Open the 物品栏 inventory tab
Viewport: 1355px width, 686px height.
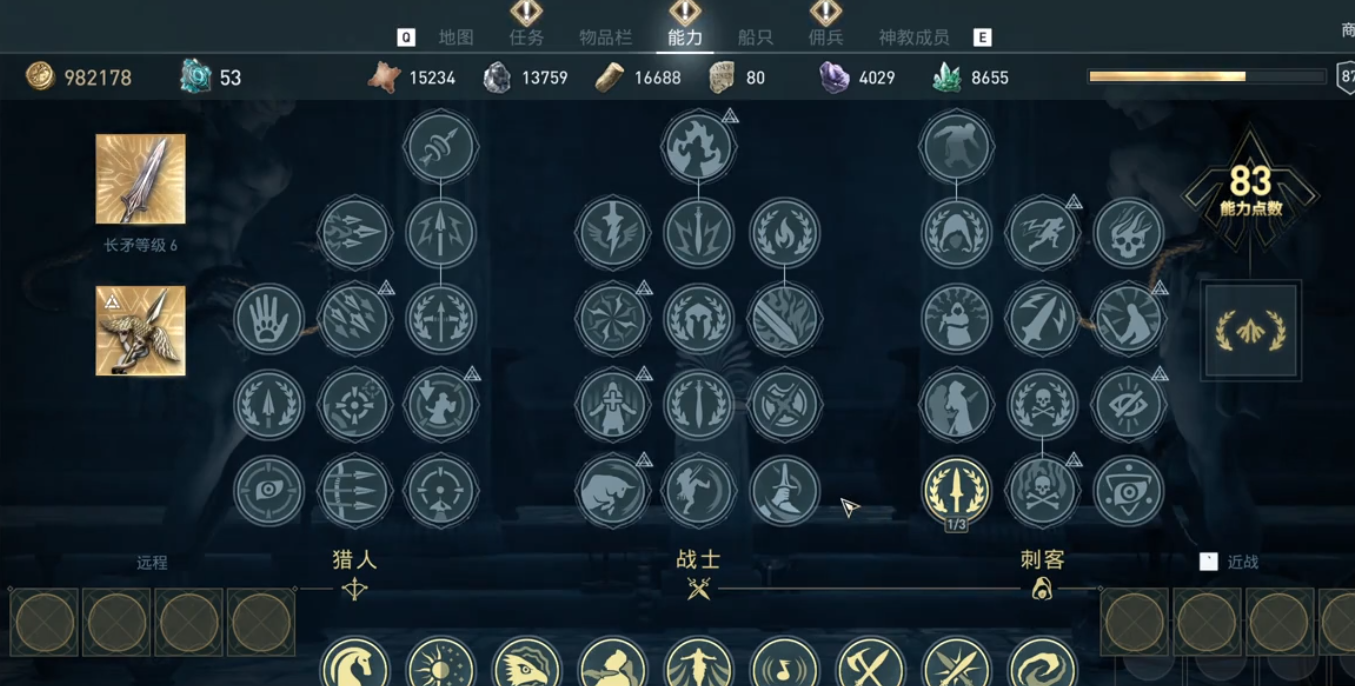(606, 38)
